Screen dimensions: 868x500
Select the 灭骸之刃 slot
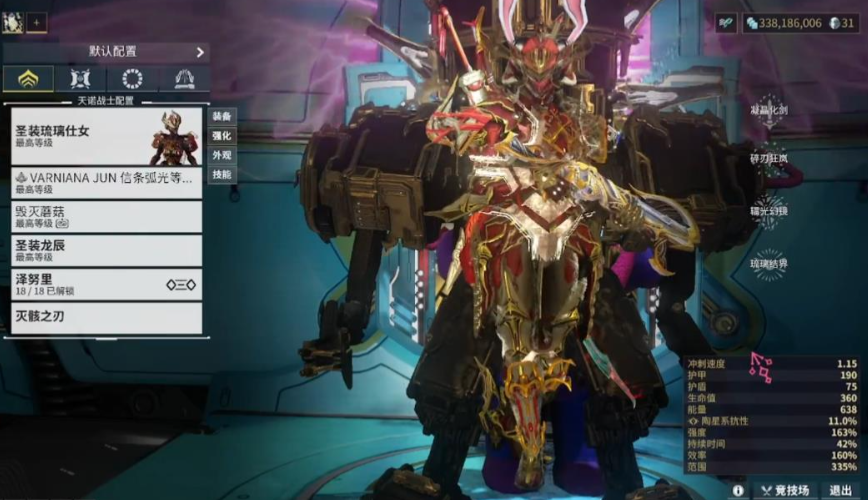[x=106, y=318]
